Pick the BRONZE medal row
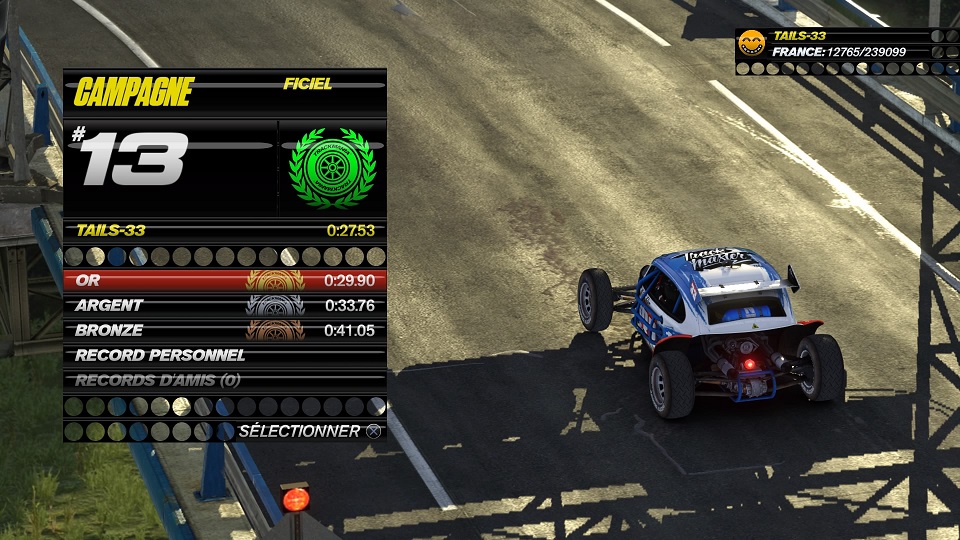Viewport: 960px width, 540px height. pyautogui.click(x=224, y=331)
